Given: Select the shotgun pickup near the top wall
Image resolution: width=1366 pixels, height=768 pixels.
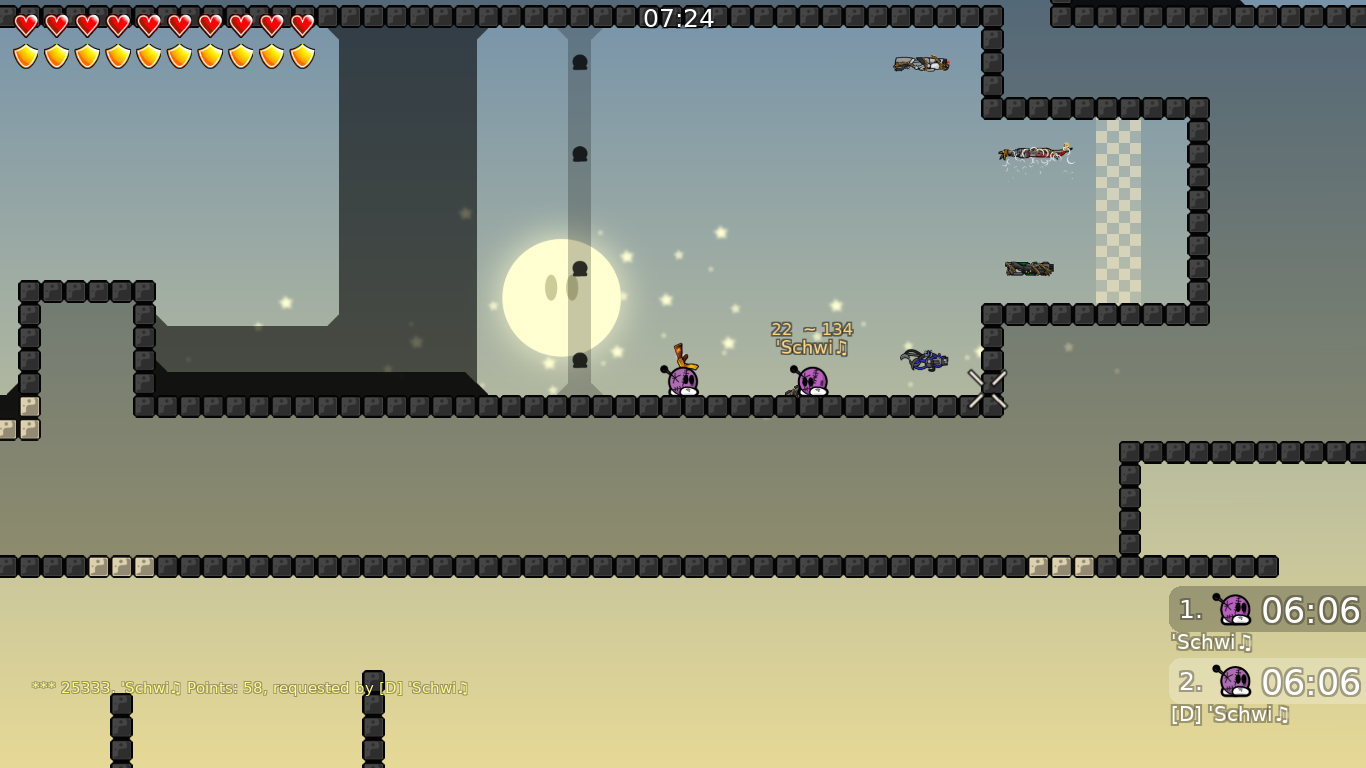Looking at the screenshot, I should point(920,63).
